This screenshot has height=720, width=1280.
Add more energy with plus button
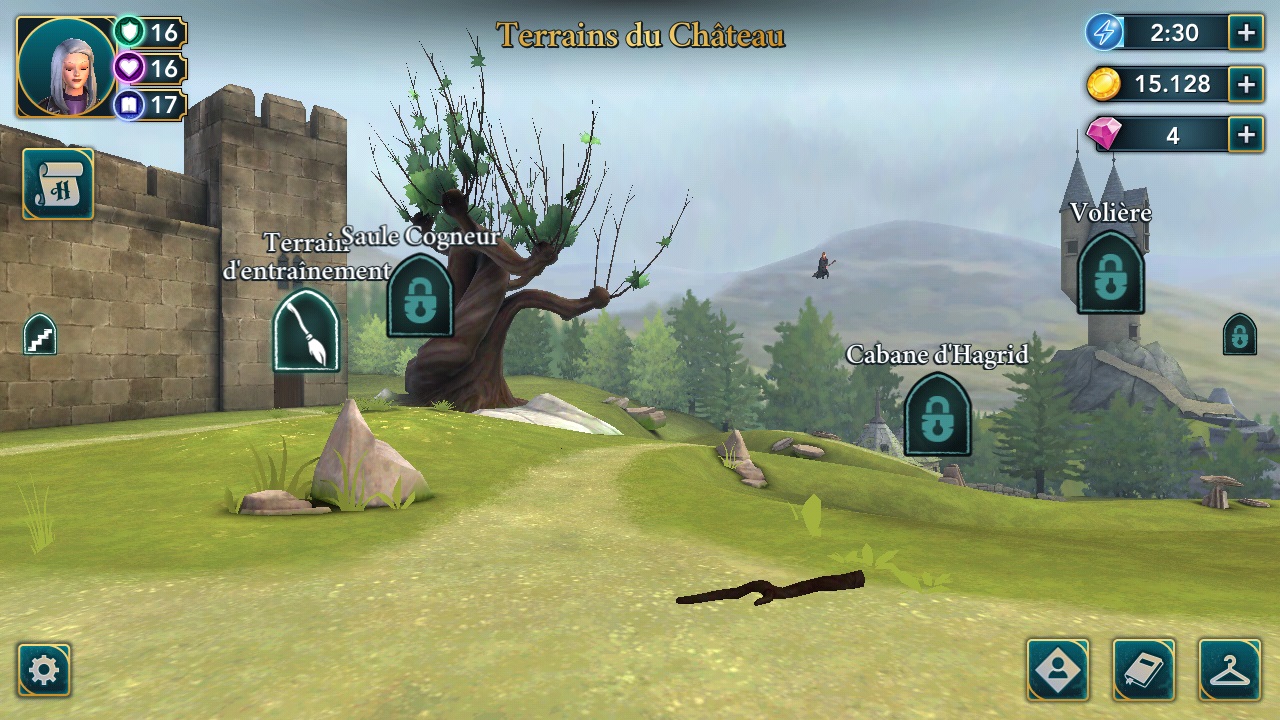(1246, 33)
